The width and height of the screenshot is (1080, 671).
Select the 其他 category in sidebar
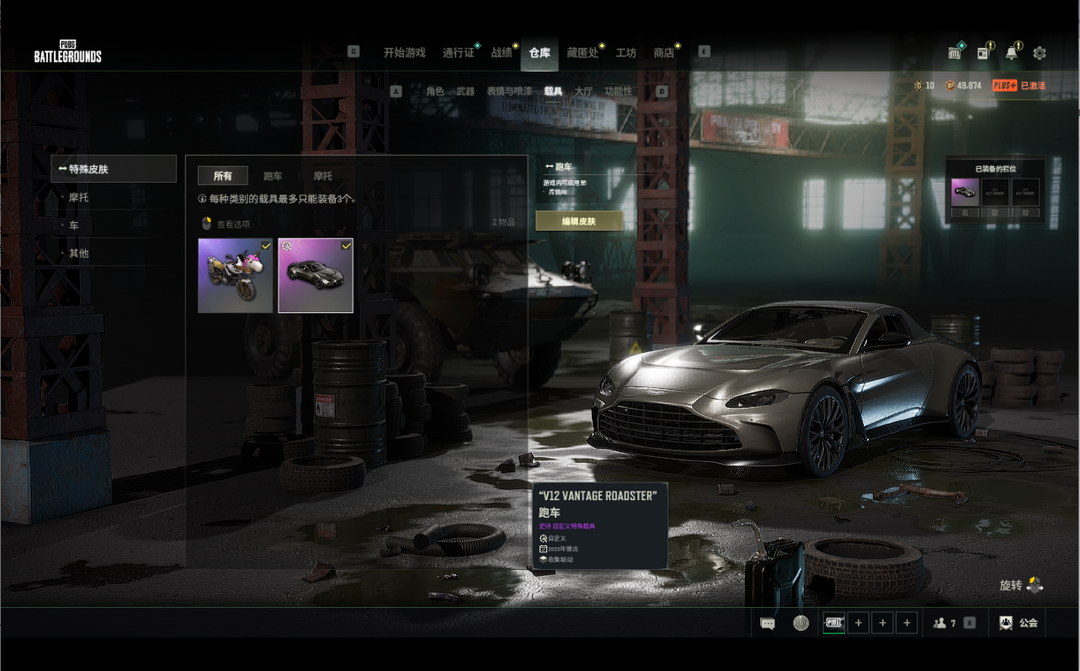(78, 254)
